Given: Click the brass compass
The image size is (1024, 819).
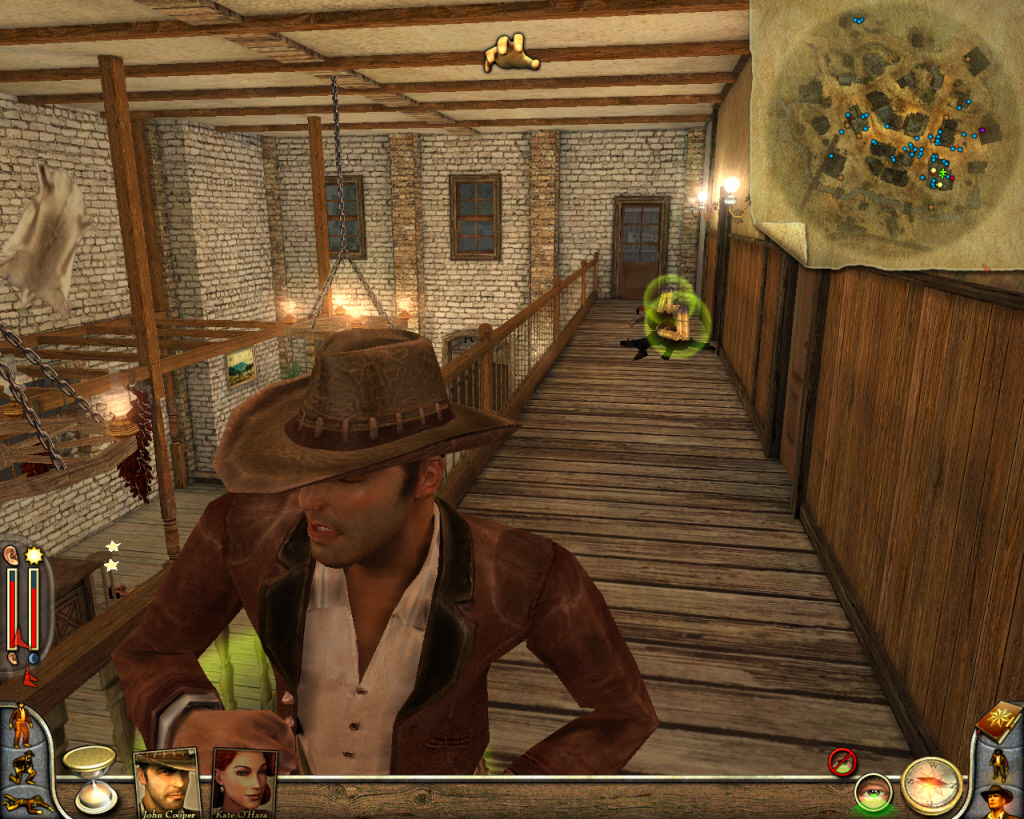Looking at the screenshot, I should coord(931,785).
